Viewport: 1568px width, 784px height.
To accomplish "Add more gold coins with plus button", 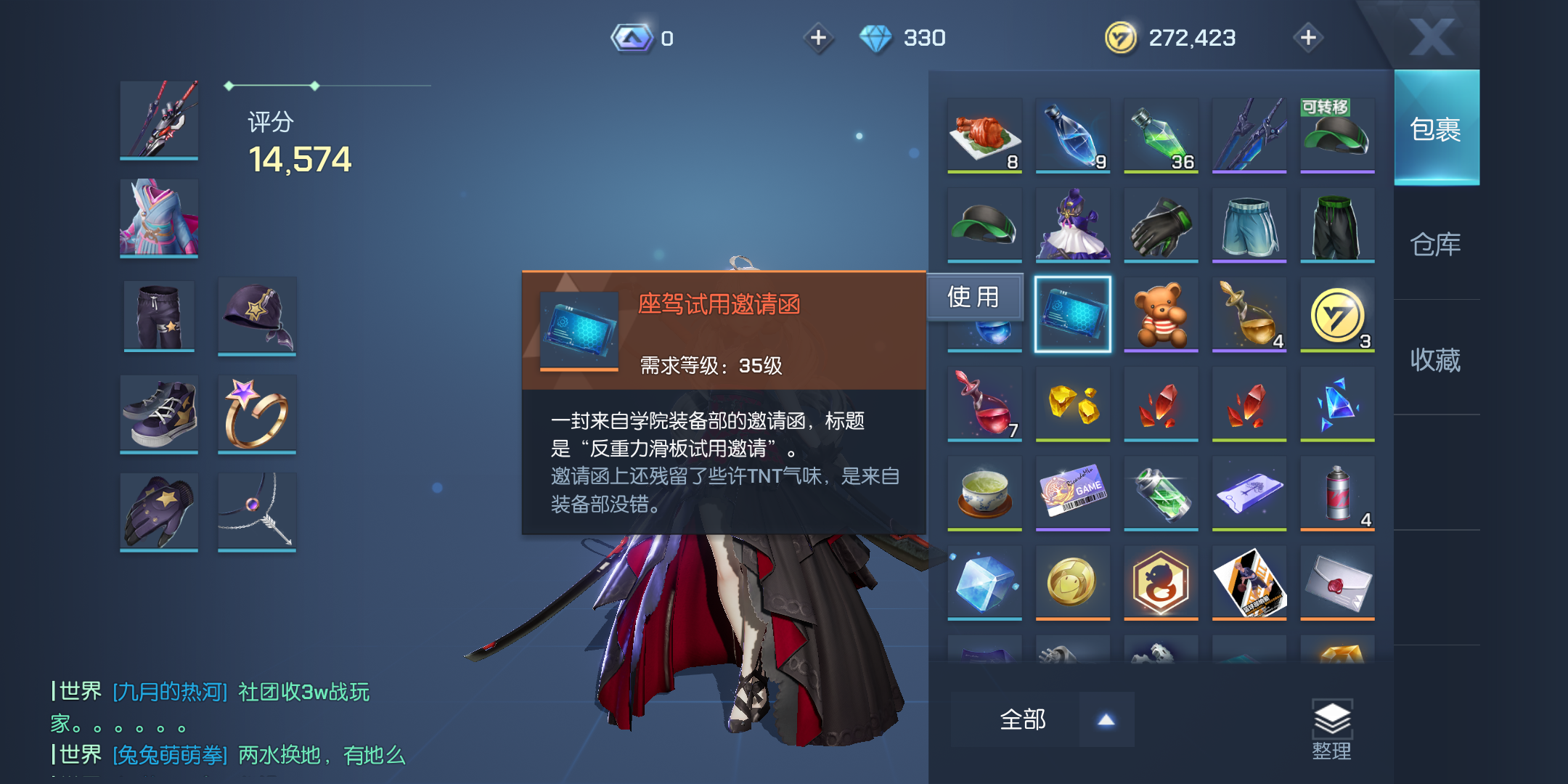I will pyautogui.click(x=1308, y=37).
